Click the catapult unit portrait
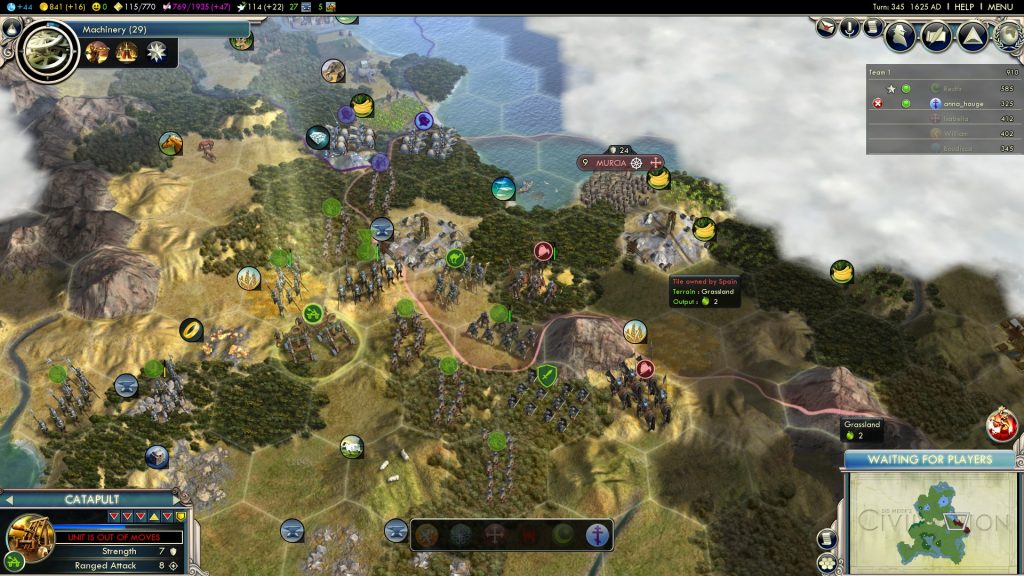Image resolution: width=1024 pixels, height=576 pixels. click(30, 536)
